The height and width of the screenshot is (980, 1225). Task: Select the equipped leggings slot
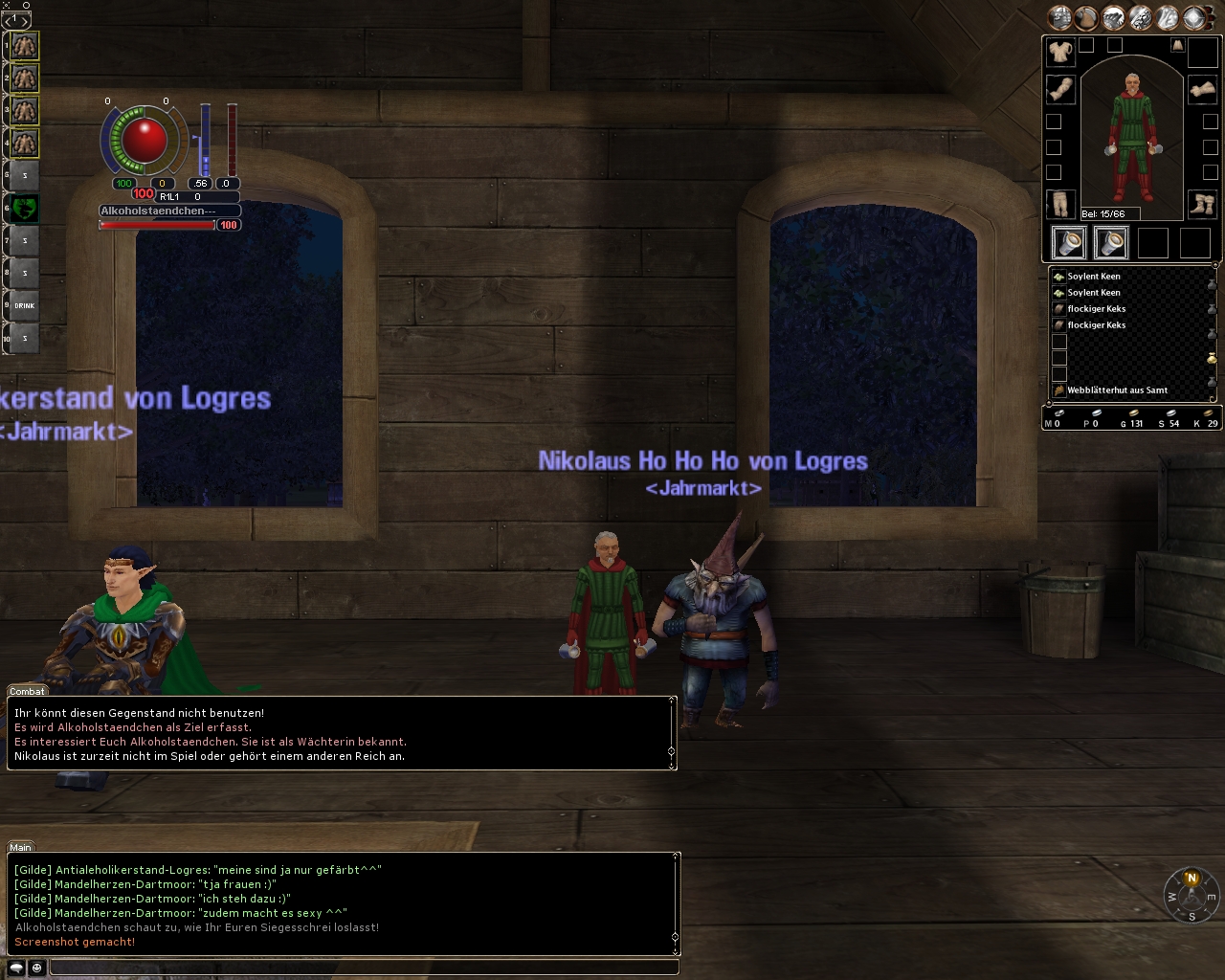(x=1060, y=203)
